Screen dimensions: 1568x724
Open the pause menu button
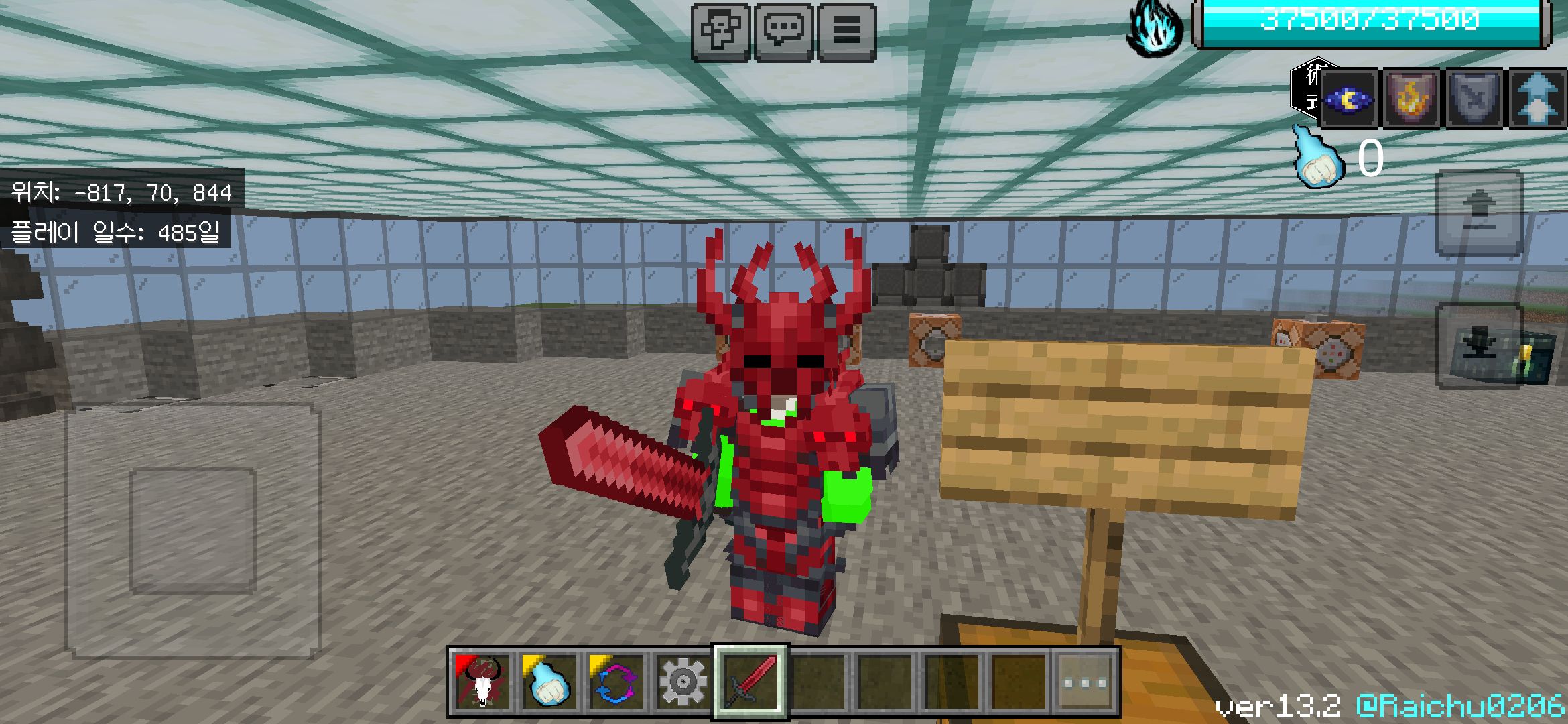click(846, 31)
